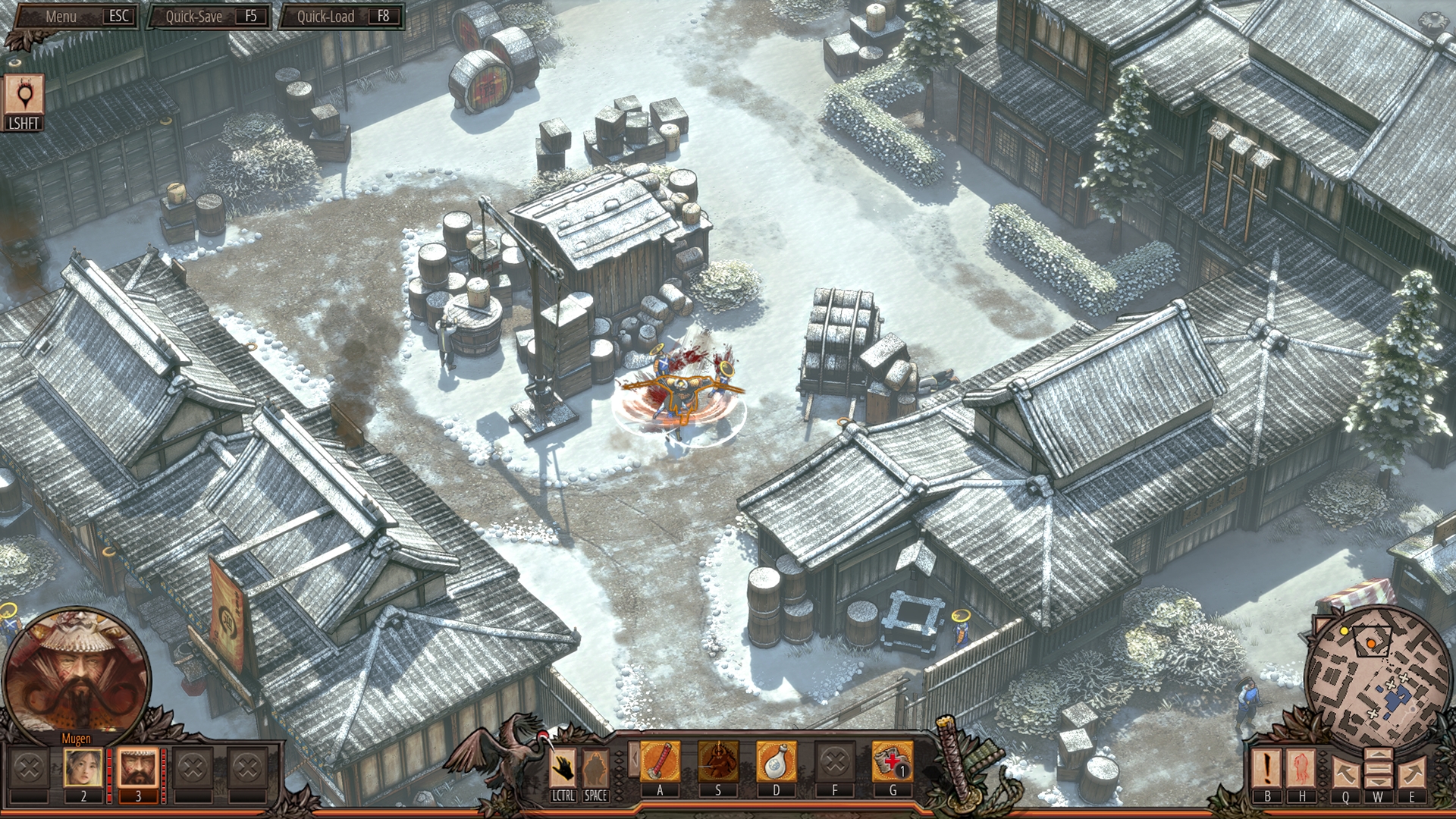Activate the katana sword attack ability

pyautogui.click(x=660, y=761)
